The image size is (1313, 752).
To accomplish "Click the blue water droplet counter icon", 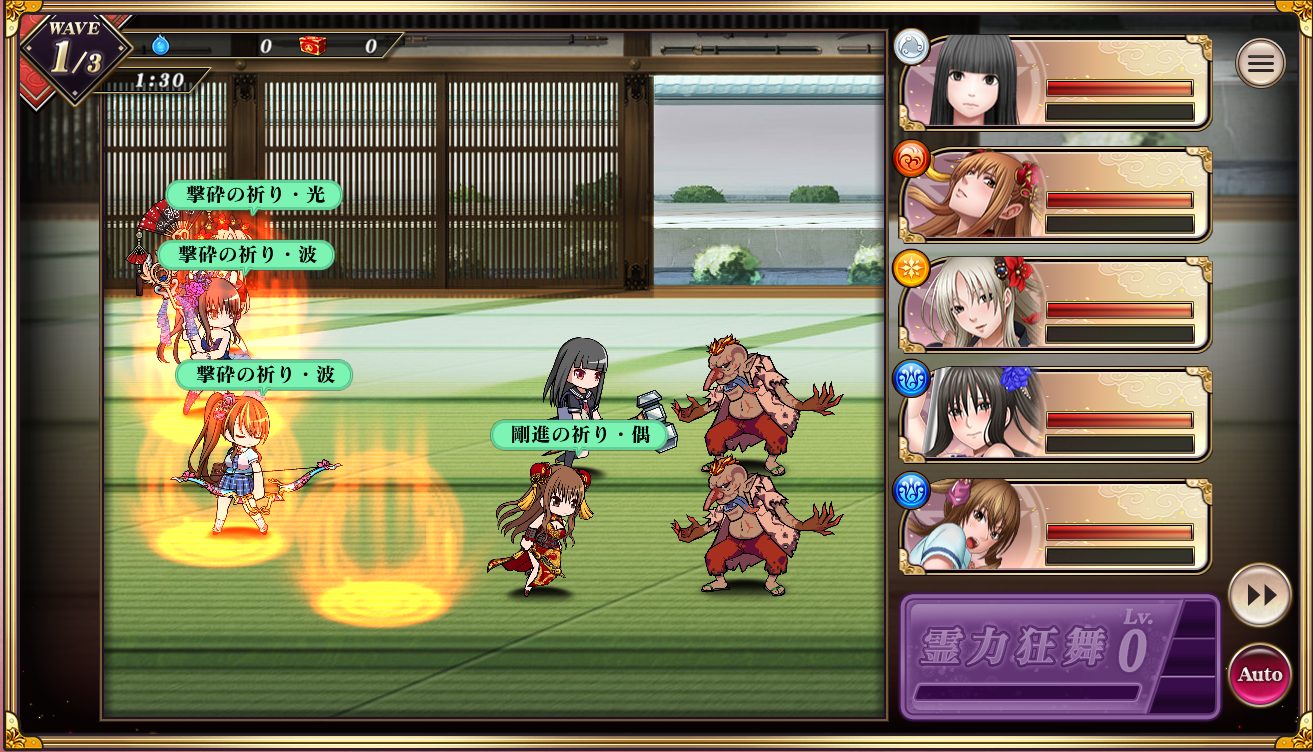I will coord(160,45).
